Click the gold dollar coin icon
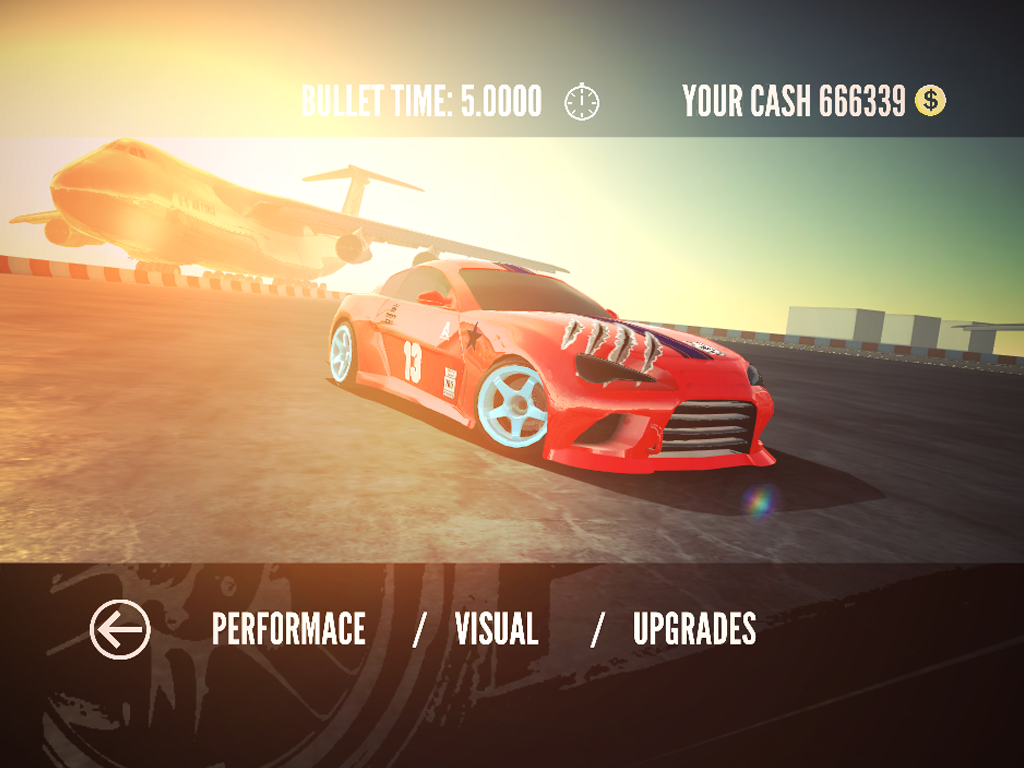The image size is (1024, 768). [930, 101]
